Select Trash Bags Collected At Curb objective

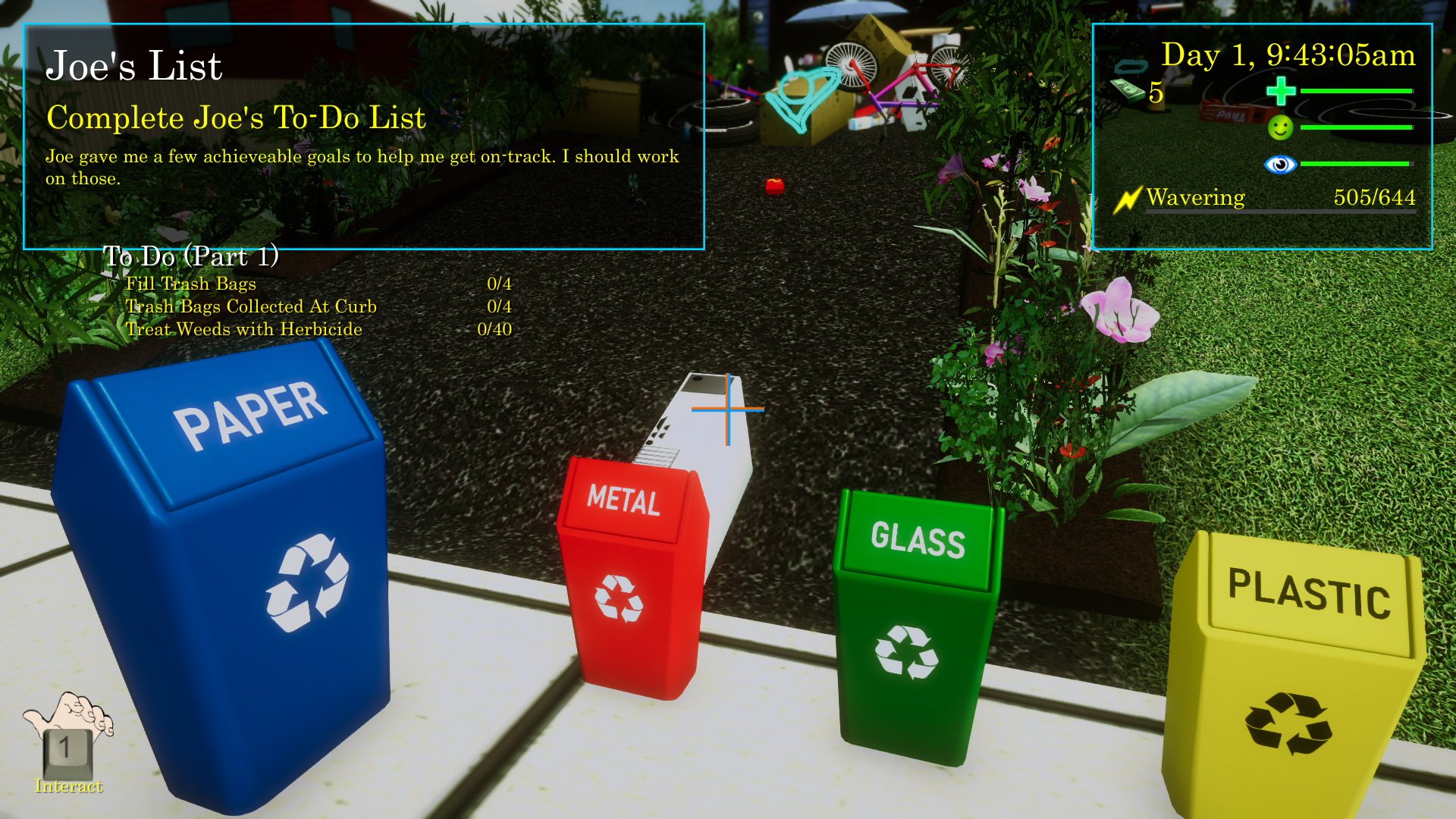(251, 306)
